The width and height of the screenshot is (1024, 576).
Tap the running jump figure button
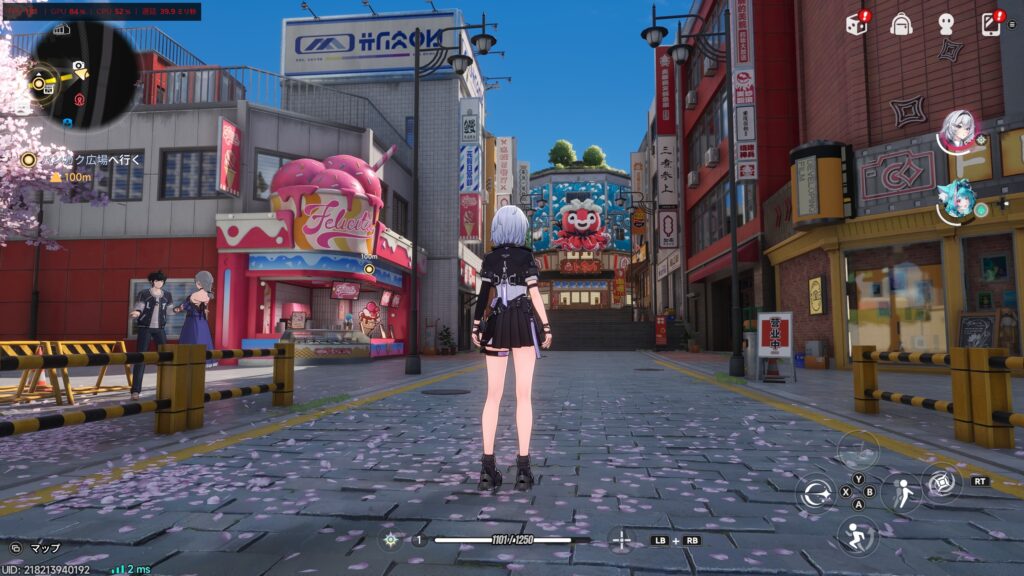pyautogui.click(x=857, y=536)
